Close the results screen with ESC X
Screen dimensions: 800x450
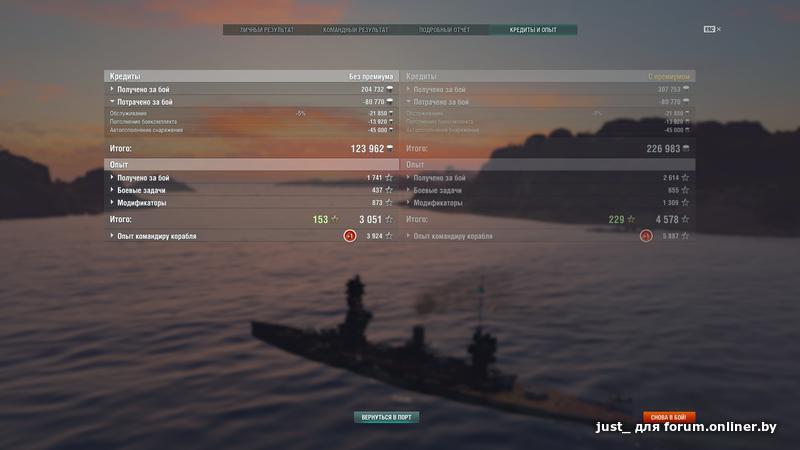(712, 29)
